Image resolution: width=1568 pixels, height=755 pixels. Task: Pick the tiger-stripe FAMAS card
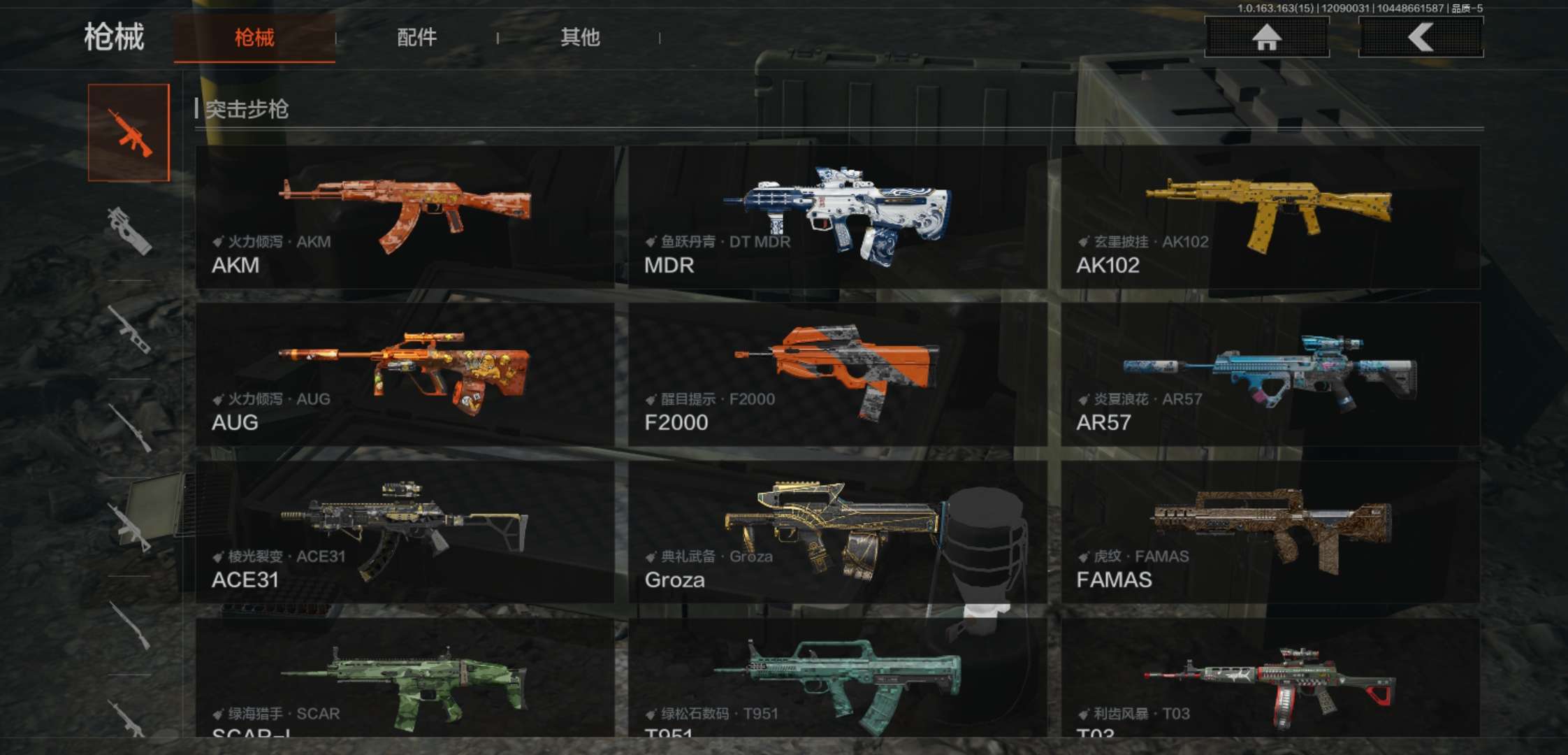pos(1270,532)
